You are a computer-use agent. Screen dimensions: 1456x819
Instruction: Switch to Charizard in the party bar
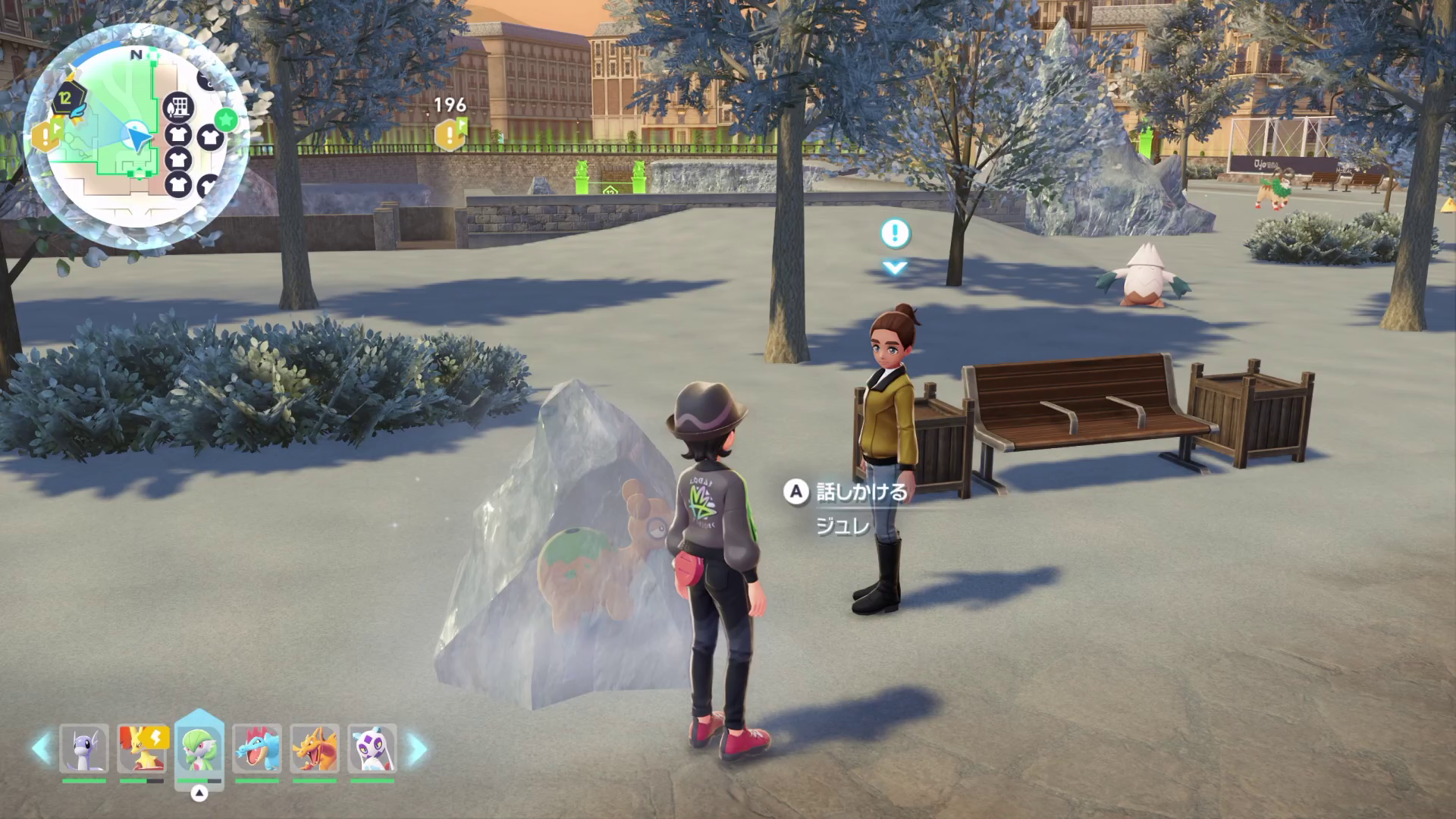[315, 748]
